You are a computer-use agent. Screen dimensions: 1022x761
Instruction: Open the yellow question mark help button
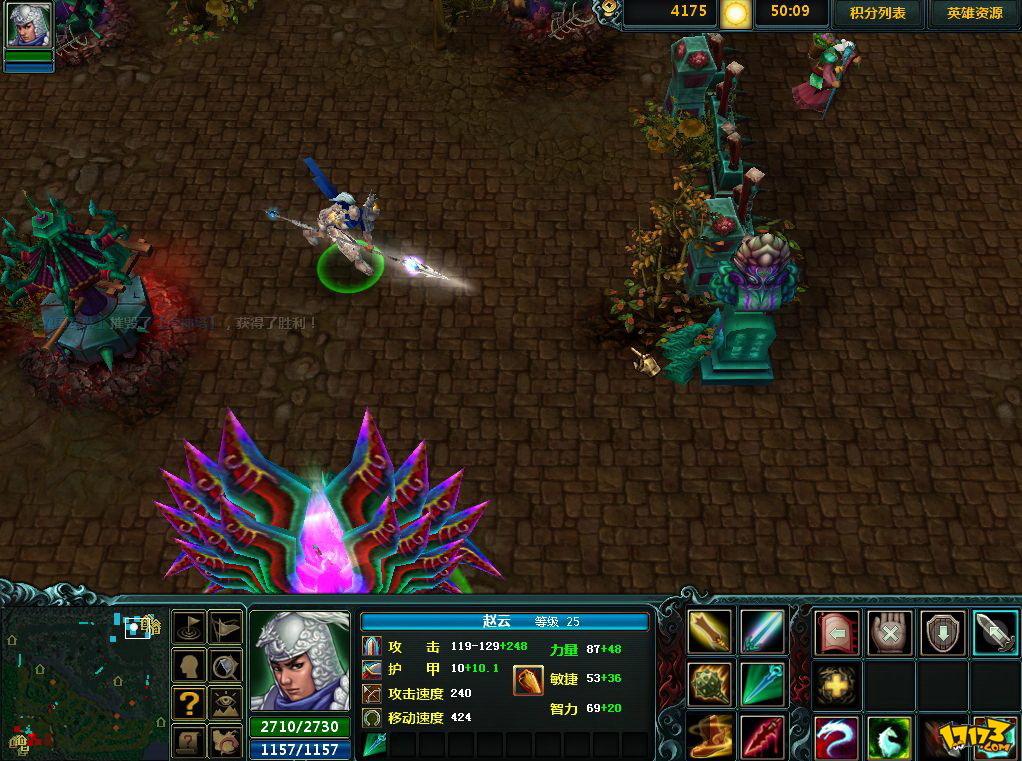188,702
